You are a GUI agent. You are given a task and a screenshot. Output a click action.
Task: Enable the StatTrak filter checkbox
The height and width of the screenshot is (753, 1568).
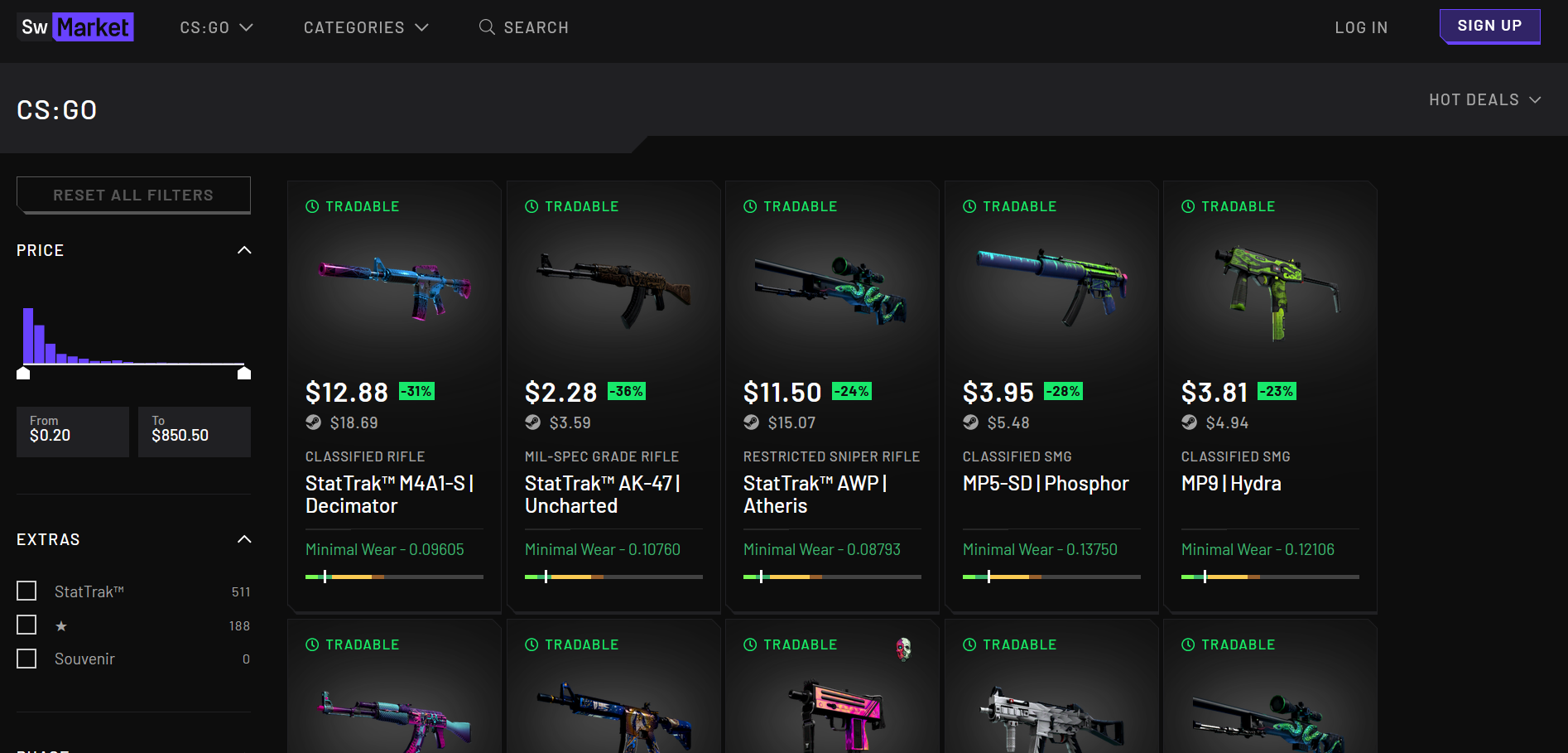pyautogui.click(x=26, y=591)
